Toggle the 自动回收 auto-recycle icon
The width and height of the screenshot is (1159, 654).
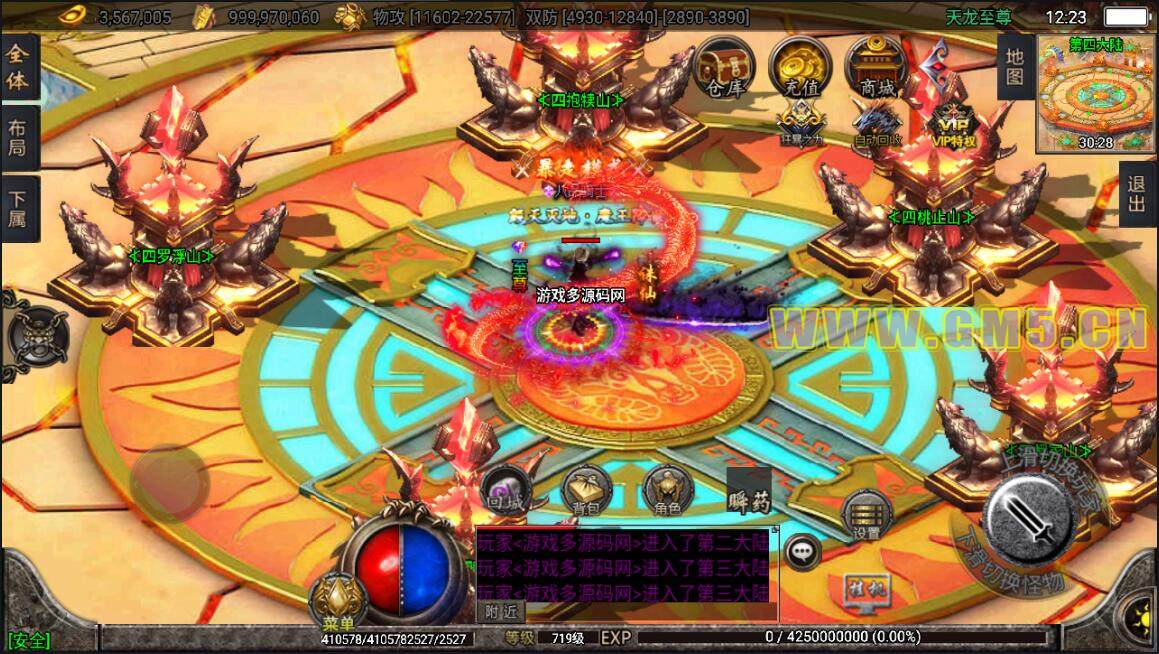pos(876,124)
